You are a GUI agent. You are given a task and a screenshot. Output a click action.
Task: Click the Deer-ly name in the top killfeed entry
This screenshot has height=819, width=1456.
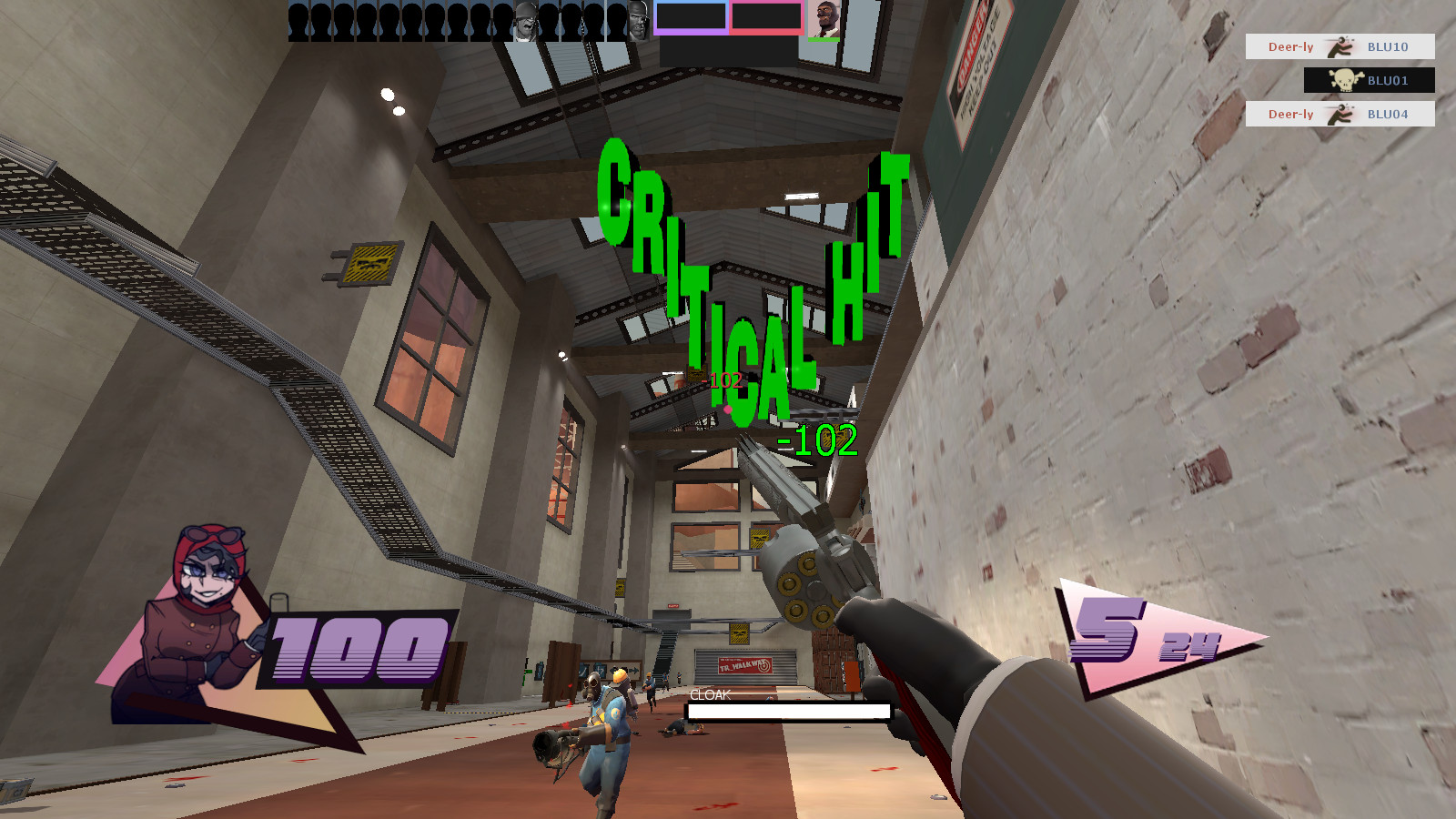pos(1290,47)
